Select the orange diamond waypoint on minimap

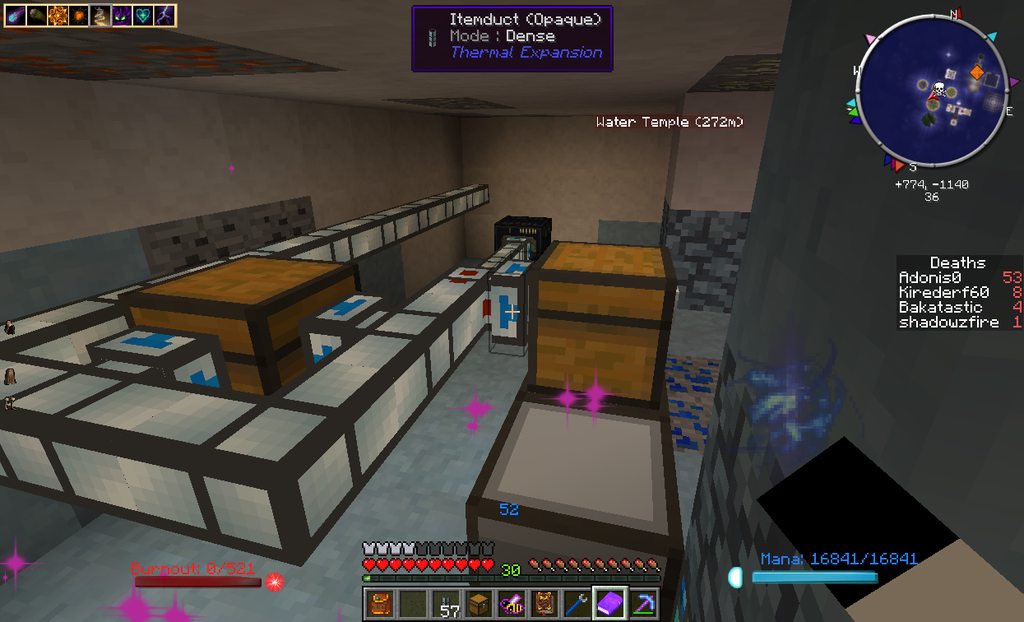[977, 72]
